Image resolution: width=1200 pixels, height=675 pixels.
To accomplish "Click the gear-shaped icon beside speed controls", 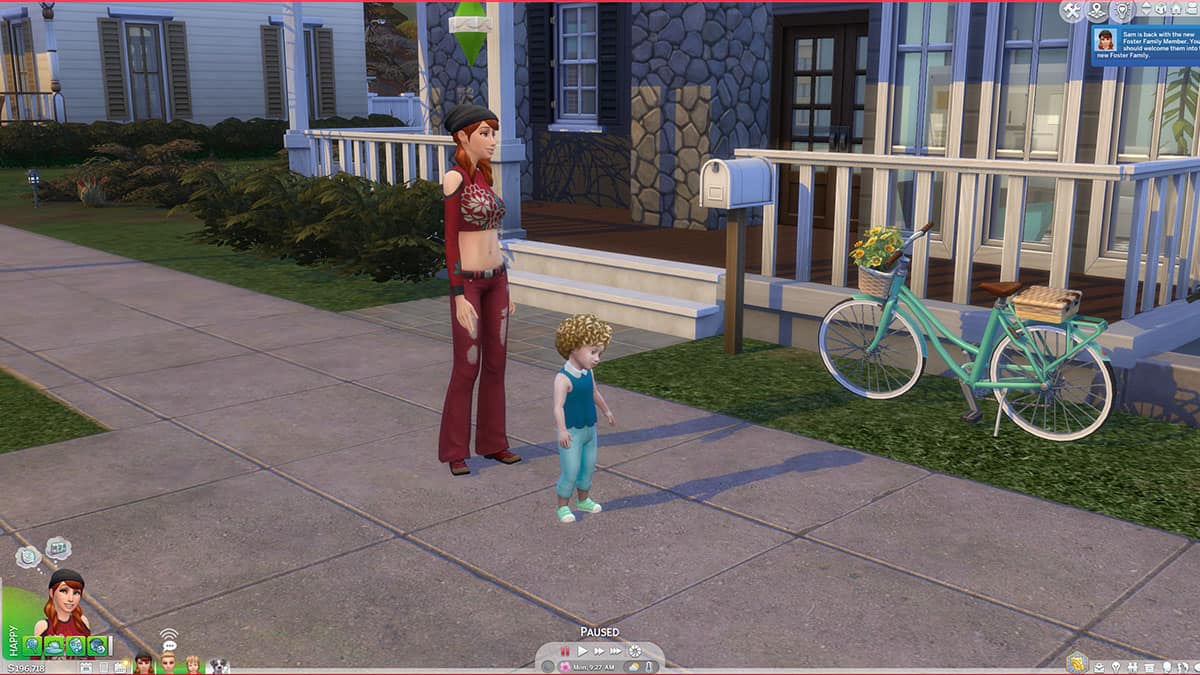I will tap(635, 651).
